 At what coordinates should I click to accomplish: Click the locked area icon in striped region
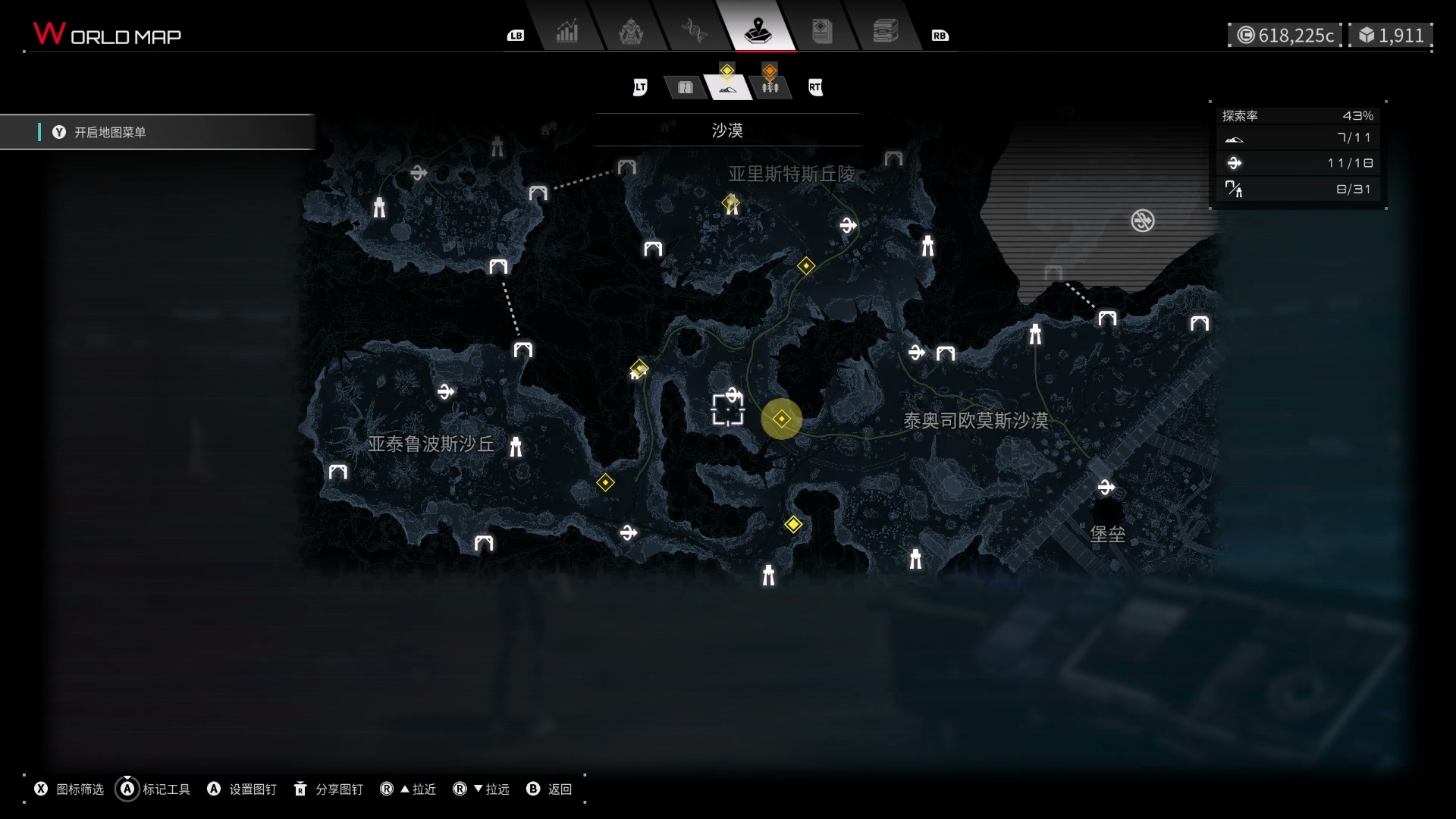1143,221
